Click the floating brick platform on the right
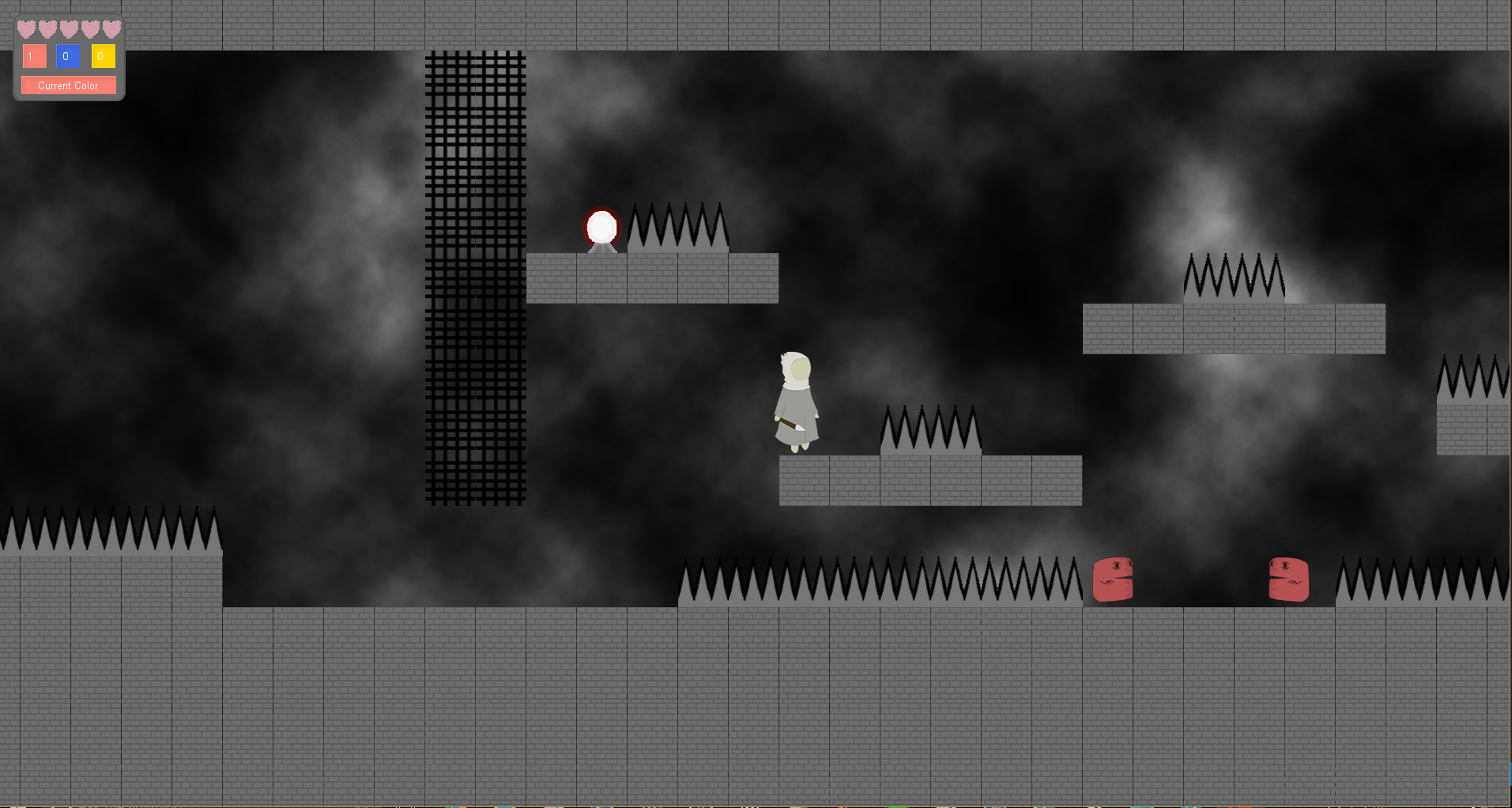 point(1233,328)
